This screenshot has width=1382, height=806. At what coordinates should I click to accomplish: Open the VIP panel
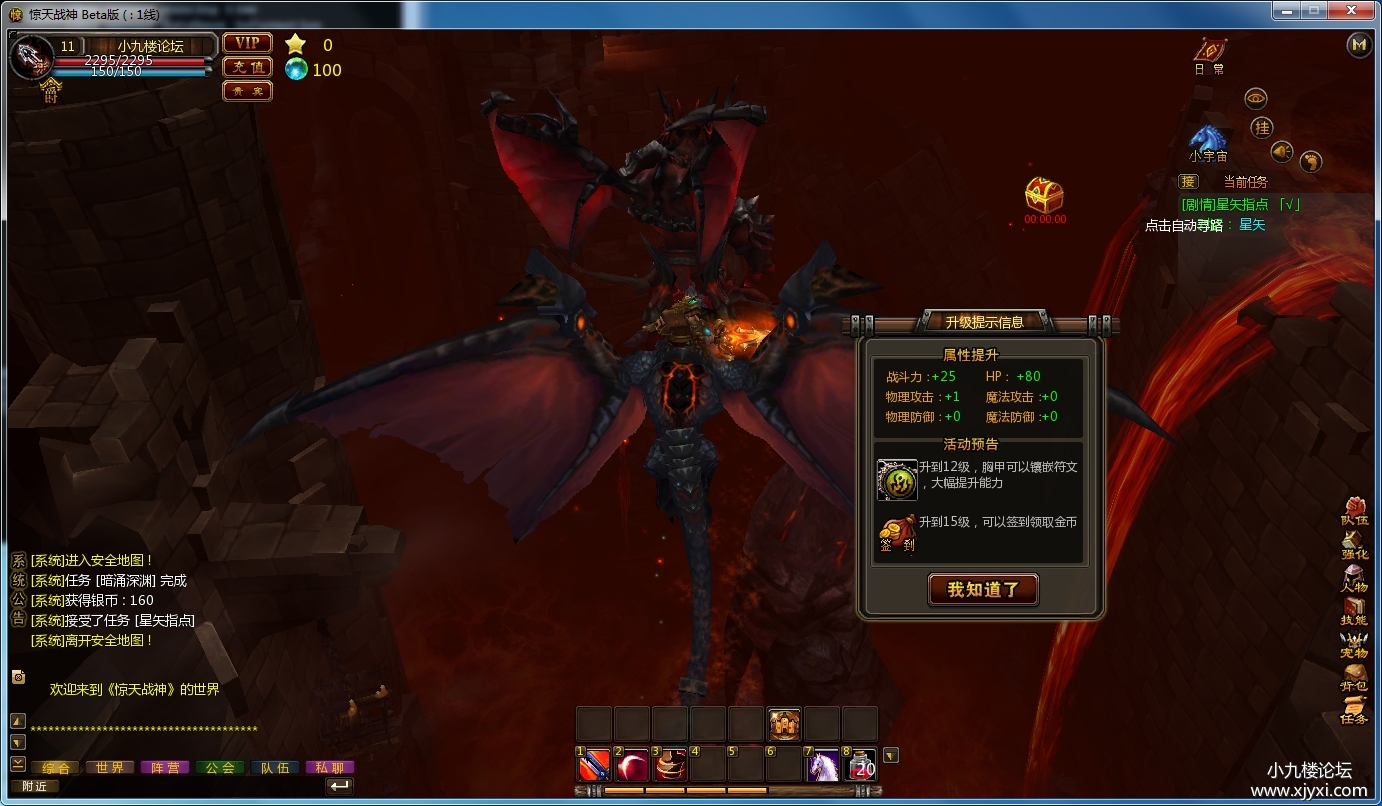(247, 43)
